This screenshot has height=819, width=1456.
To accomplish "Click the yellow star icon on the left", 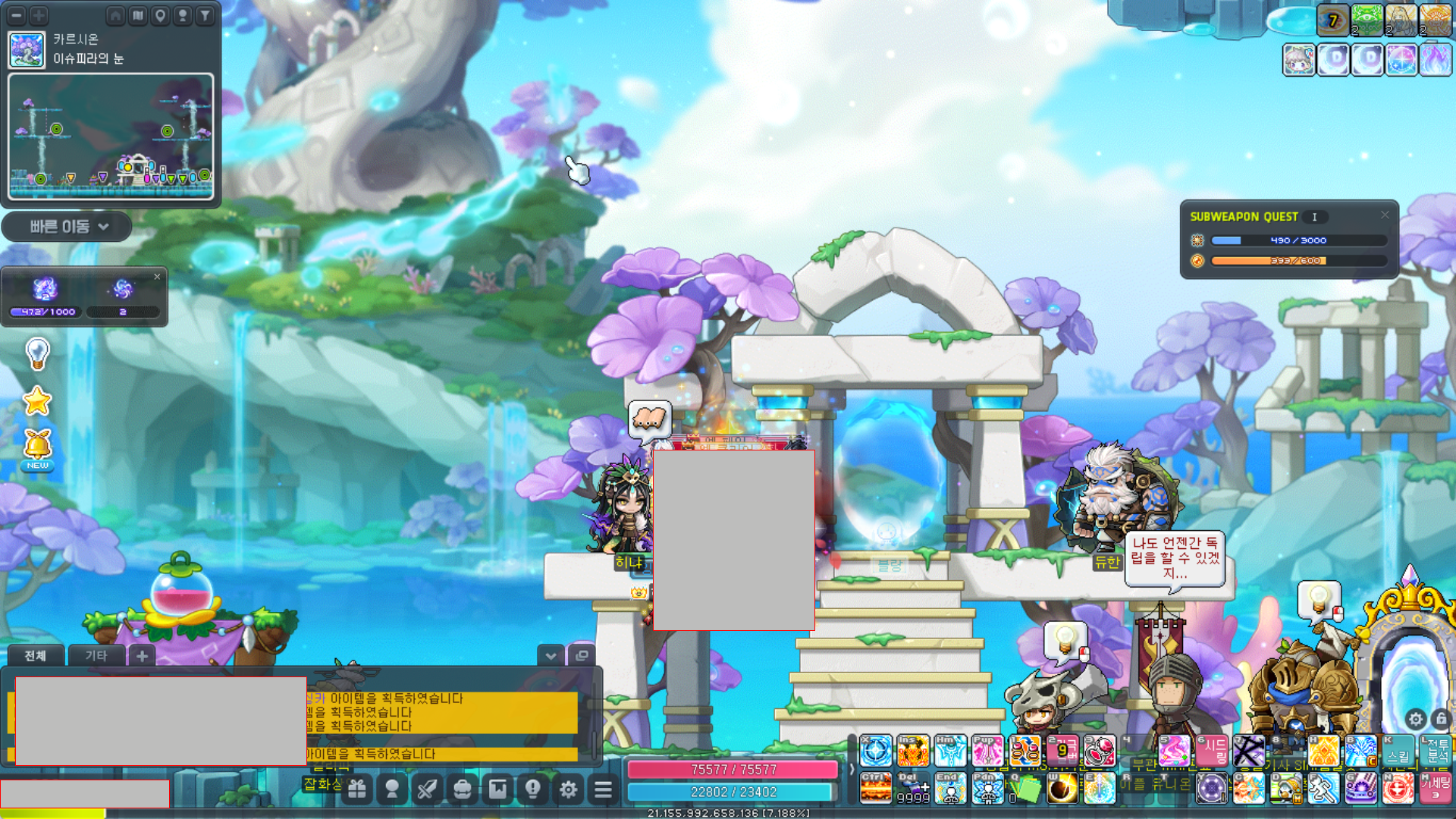I will pyautogui.click(x=36, y=401).
